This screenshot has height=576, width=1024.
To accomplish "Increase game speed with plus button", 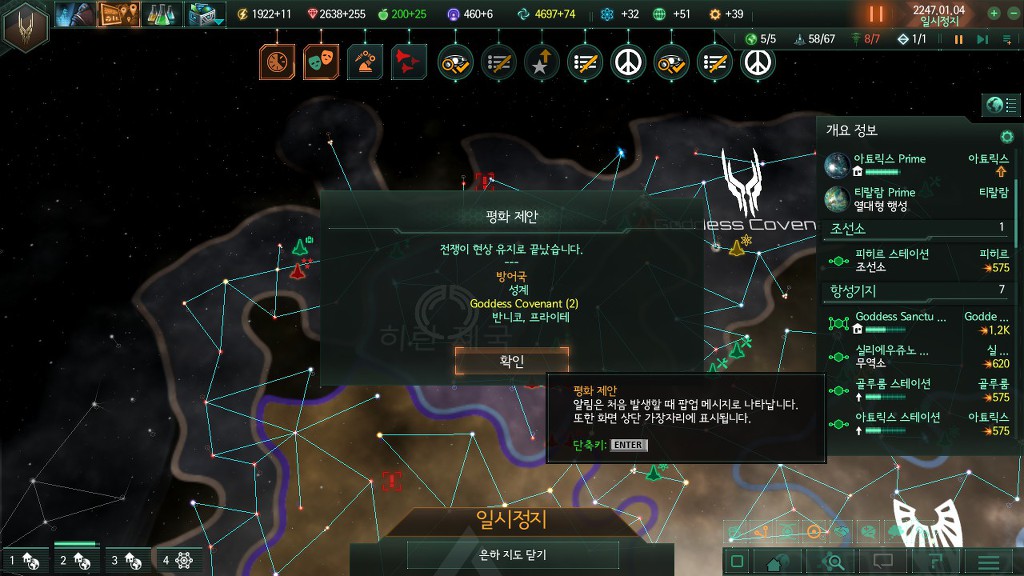I will tap(994, 14).
